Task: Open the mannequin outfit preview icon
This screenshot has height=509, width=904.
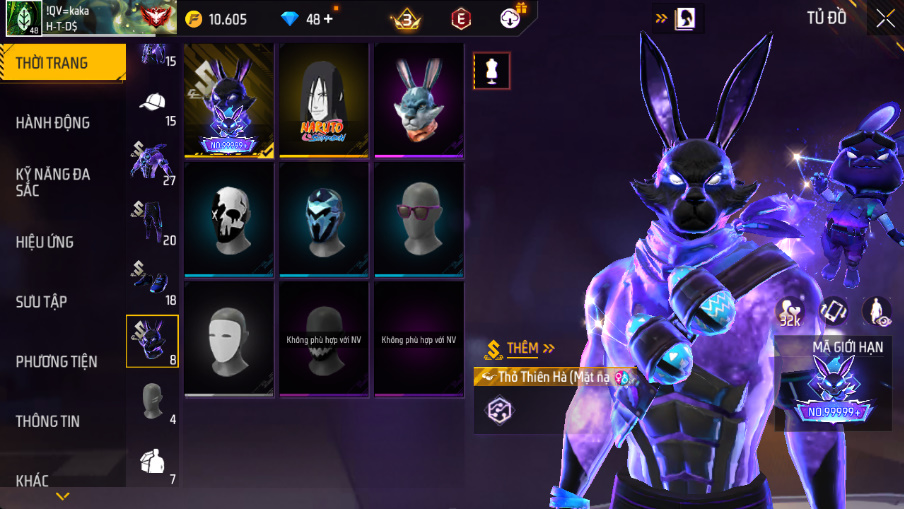Action: [491, 70]
